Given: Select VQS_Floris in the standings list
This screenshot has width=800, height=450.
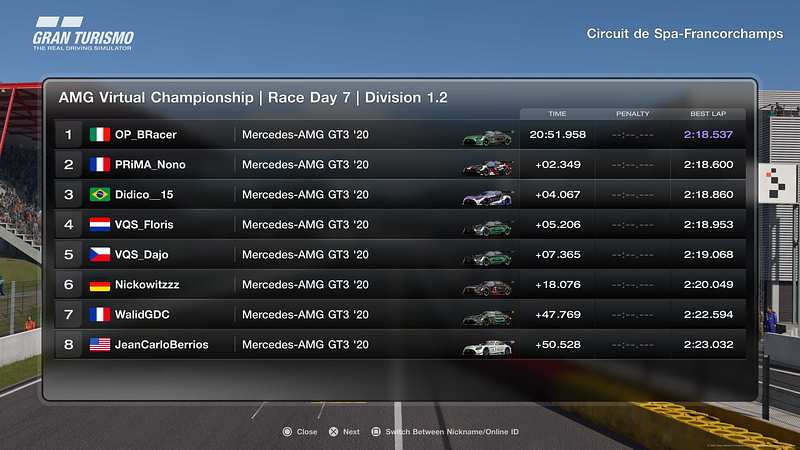Looking at the screenshot, I should 400,224.
